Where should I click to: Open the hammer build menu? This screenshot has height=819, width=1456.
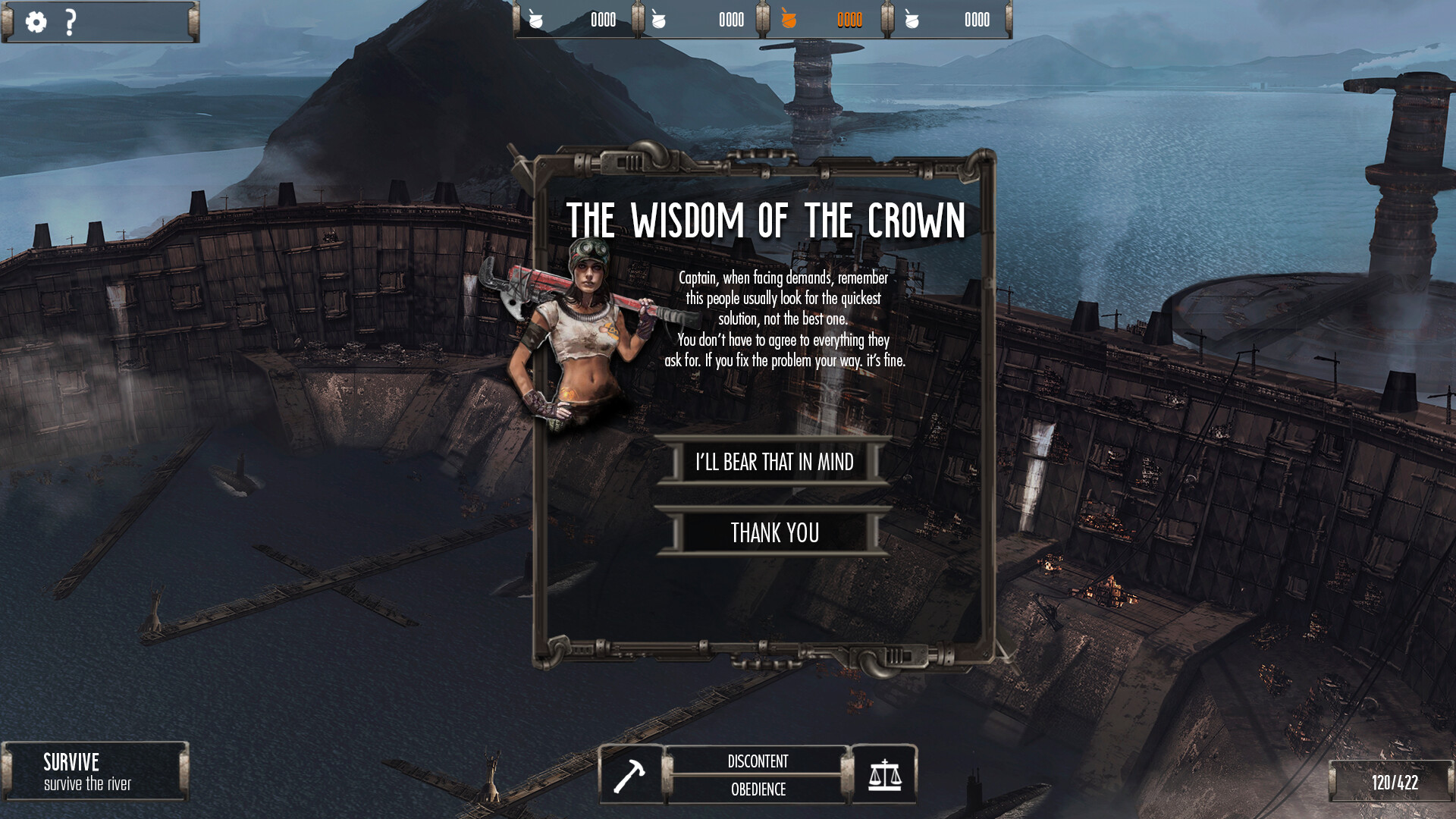pos(630,775)
